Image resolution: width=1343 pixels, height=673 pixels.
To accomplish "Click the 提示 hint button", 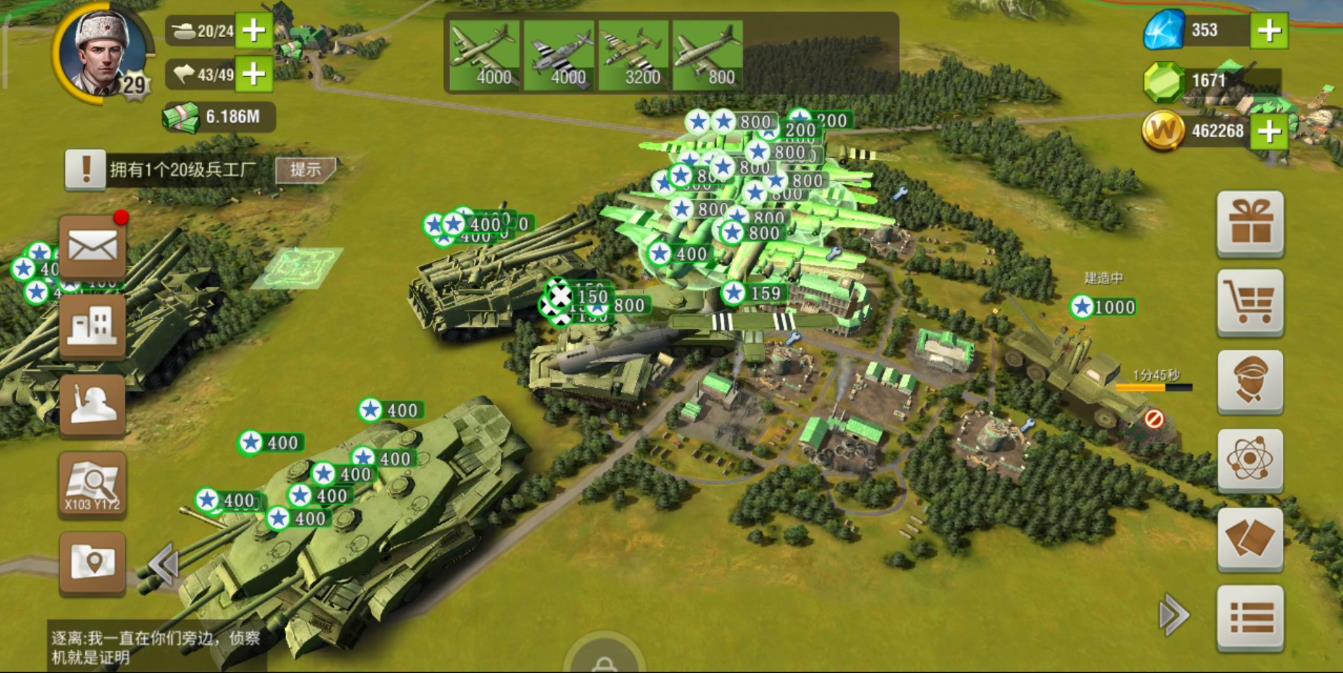I will (305, 170).
